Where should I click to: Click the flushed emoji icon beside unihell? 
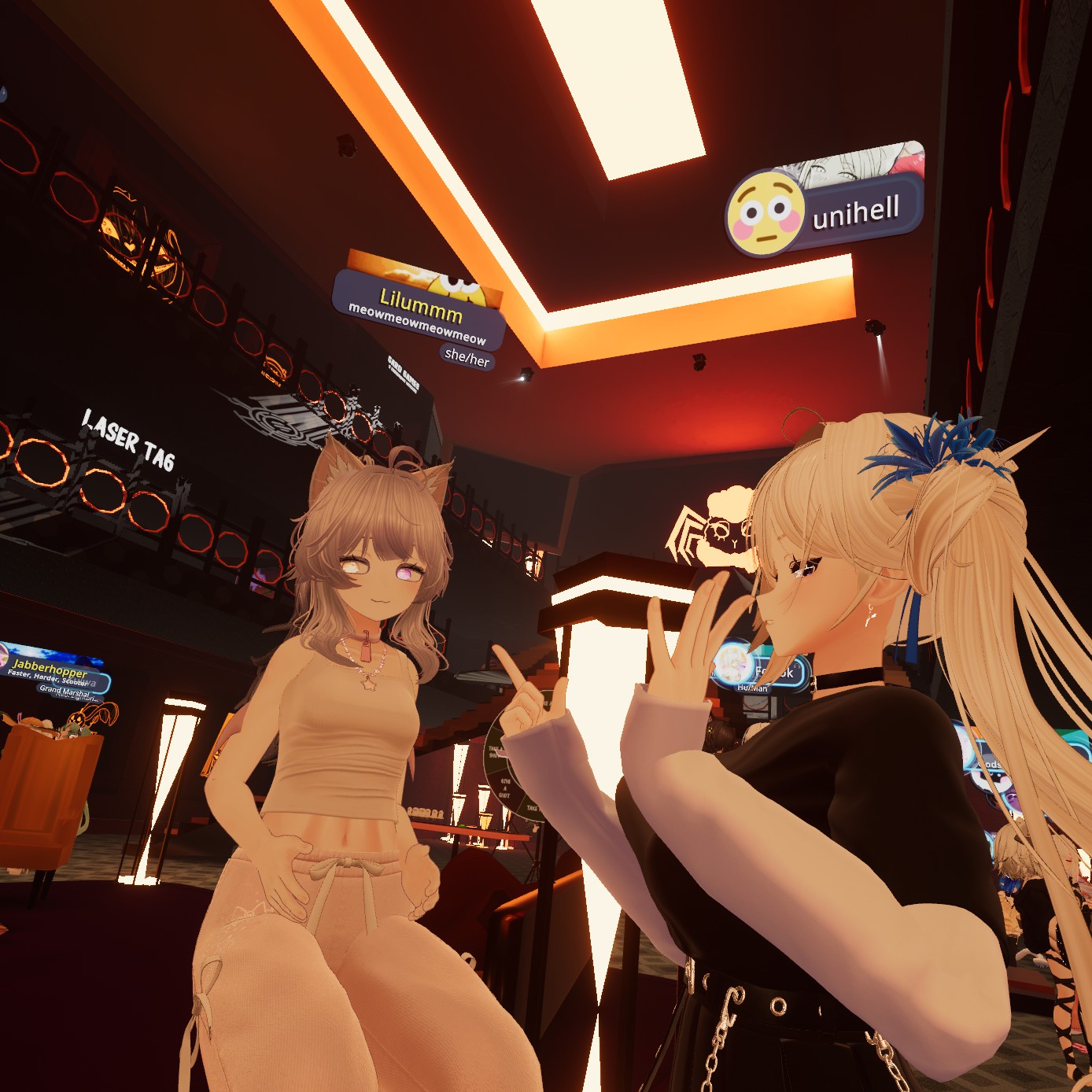click(764, 212)
